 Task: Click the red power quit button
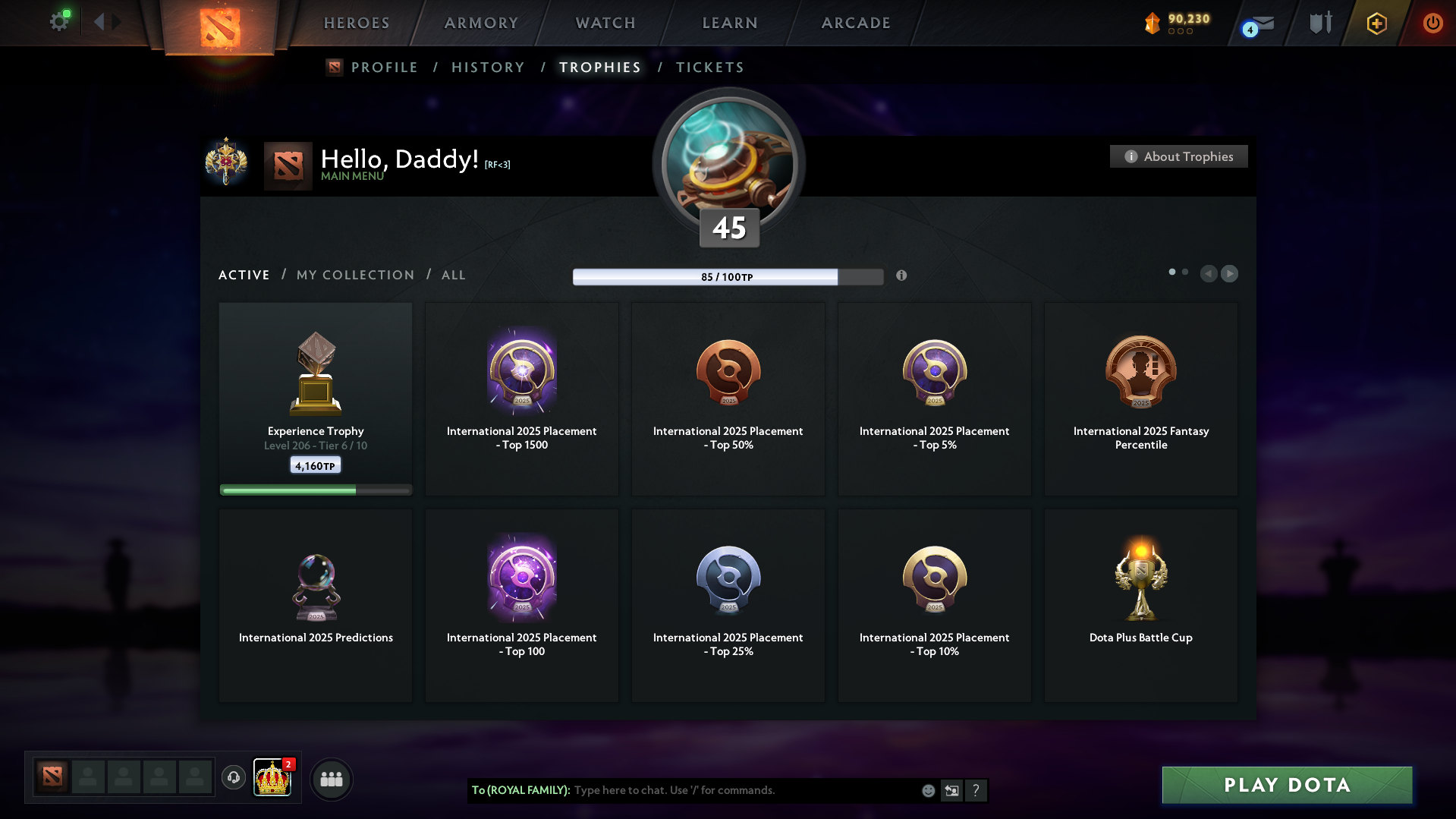coord(1432,23)
